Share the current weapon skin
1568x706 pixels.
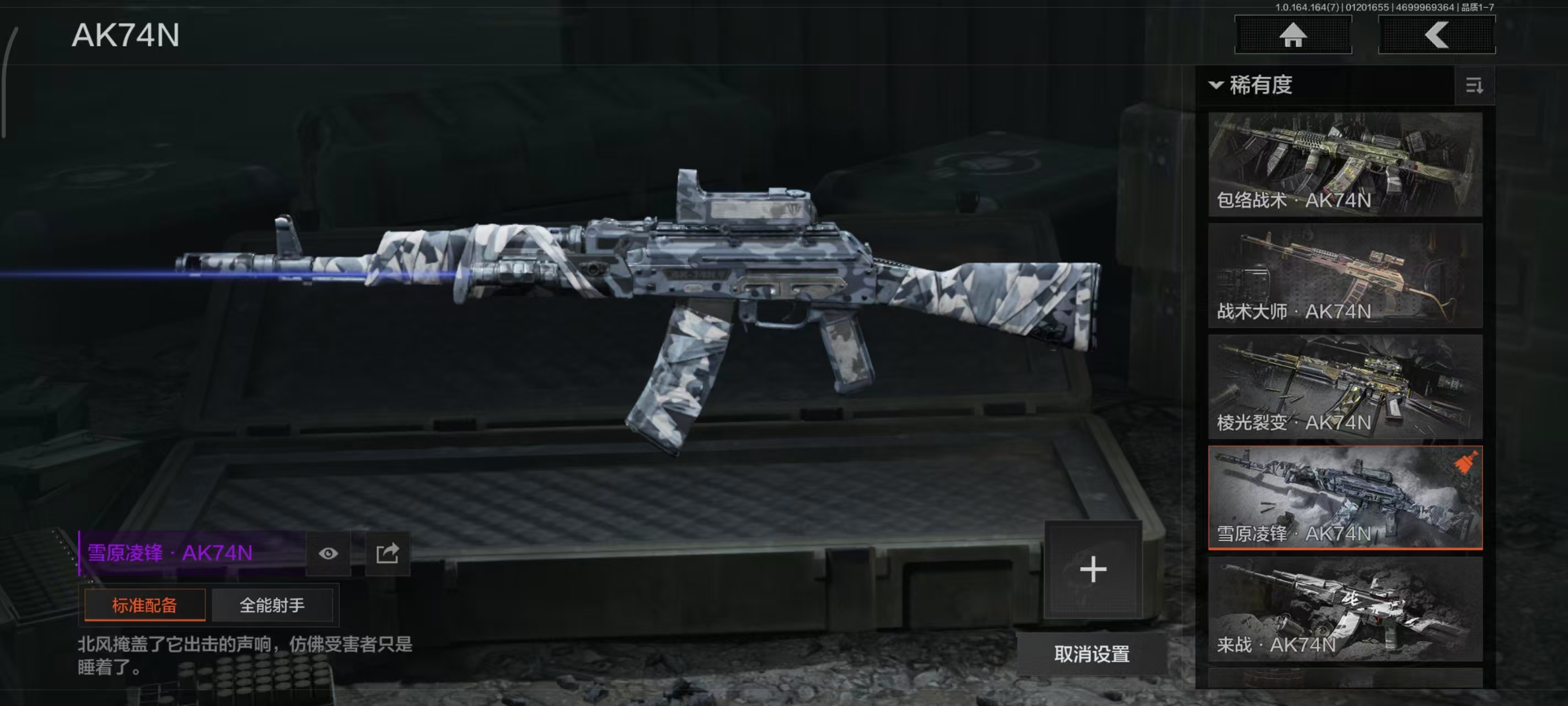[x=388, y=553]
